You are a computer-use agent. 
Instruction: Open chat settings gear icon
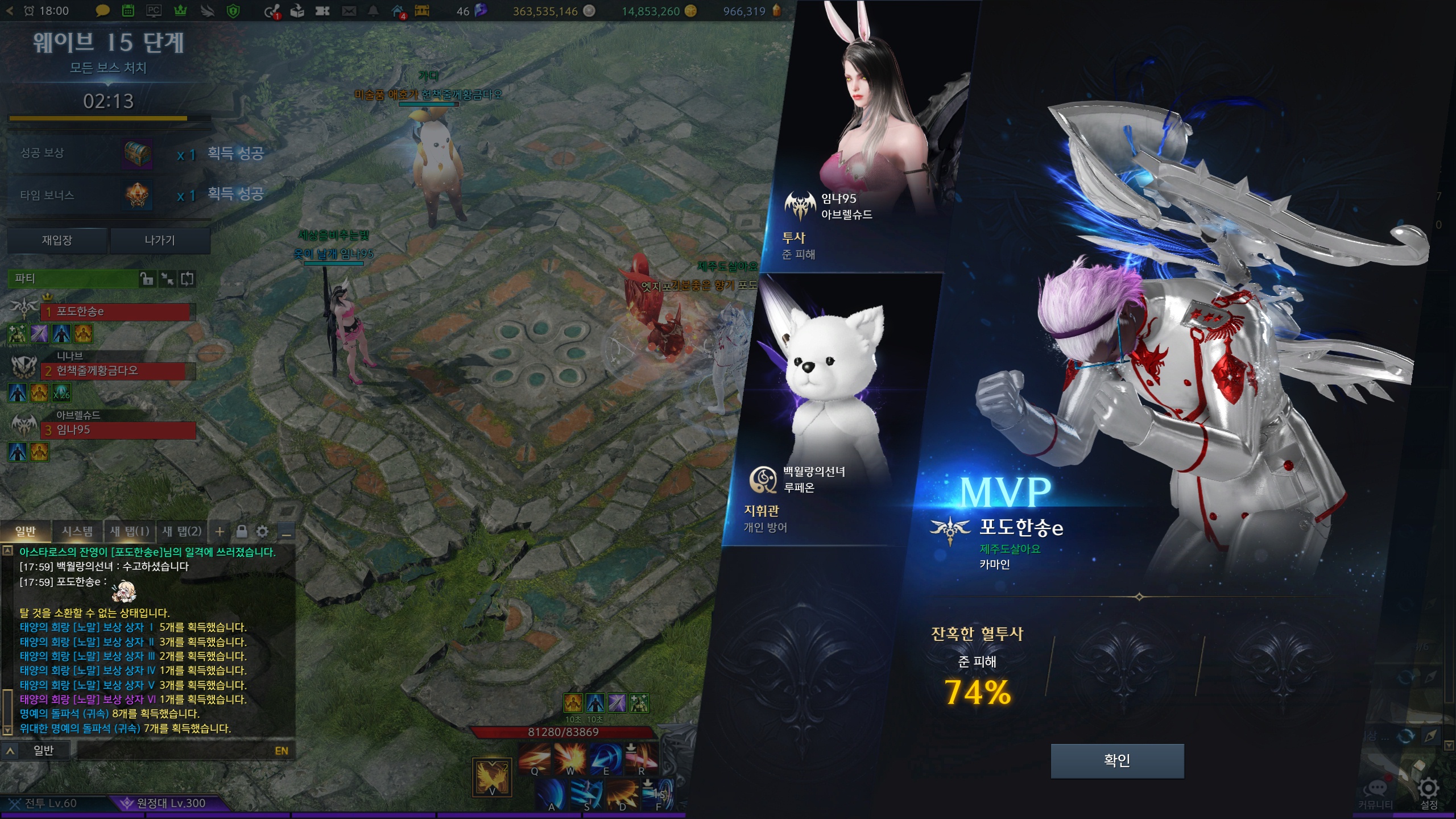tap(262, 531)
